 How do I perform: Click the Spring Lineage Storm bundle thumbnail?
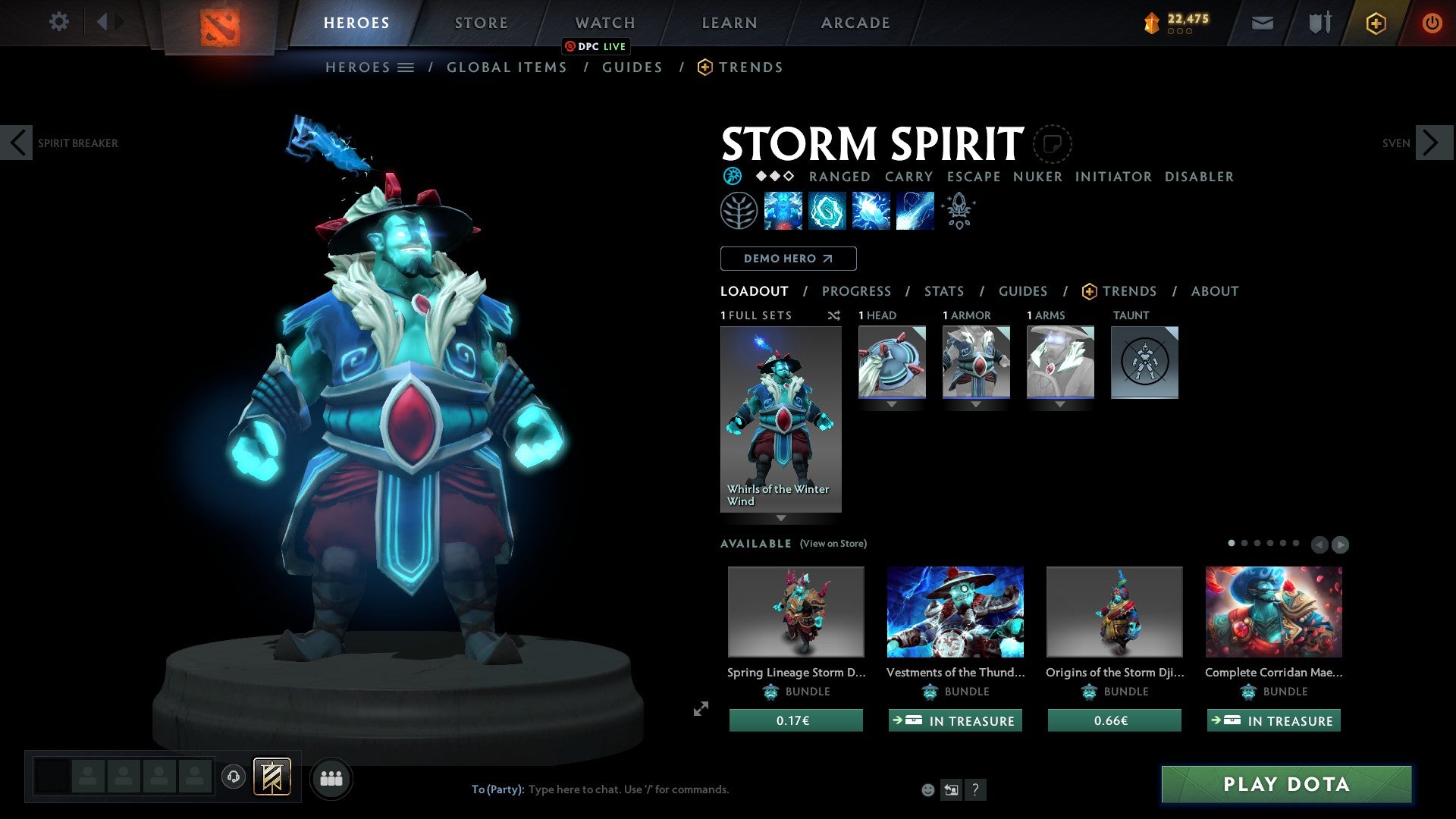click(x=795, y=611)
